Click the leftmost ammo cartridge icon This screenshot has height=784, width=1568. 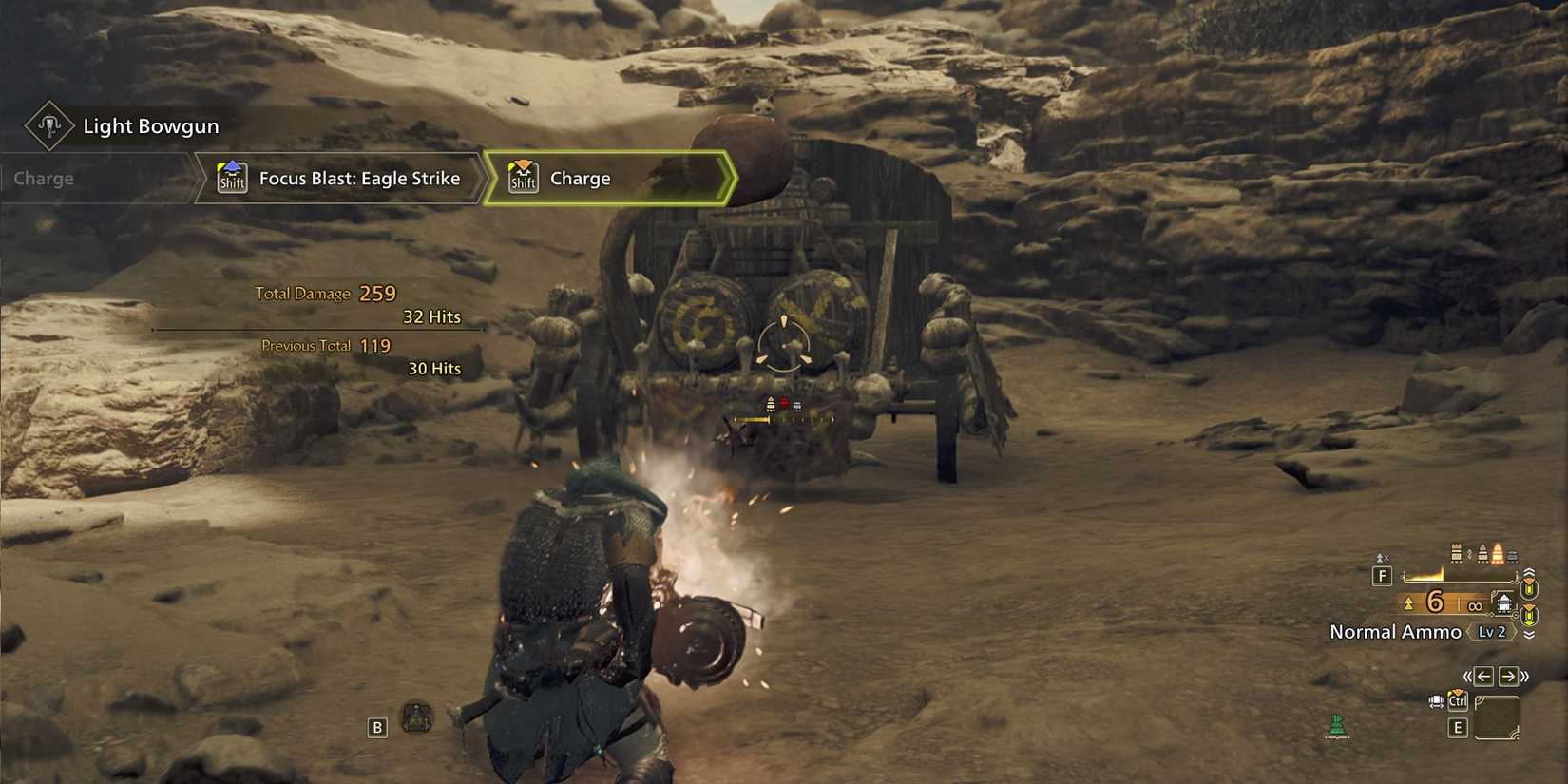[x=1455, y=551]
